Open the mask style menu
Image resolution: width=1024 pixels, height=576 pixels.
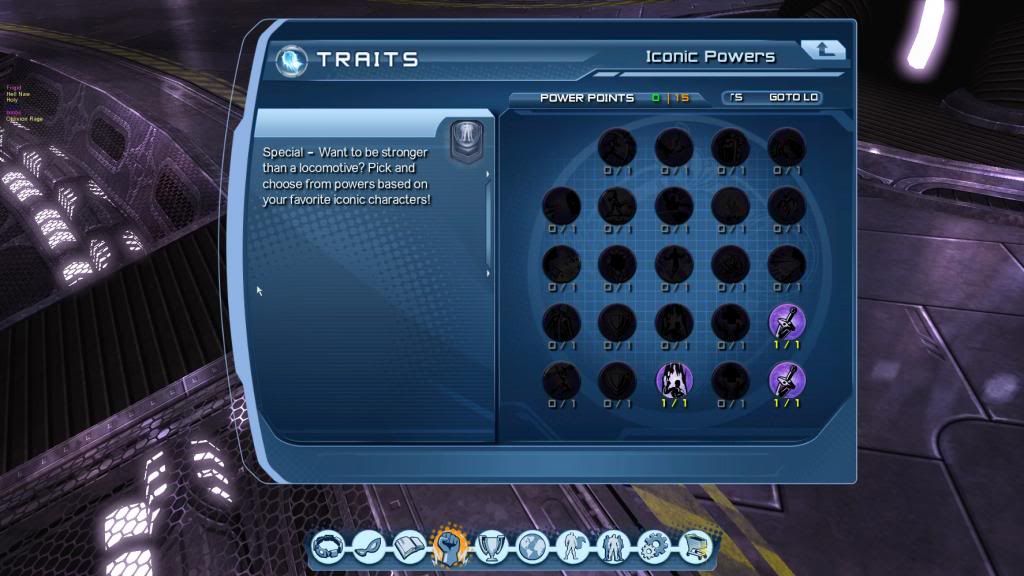coord(368,546)
